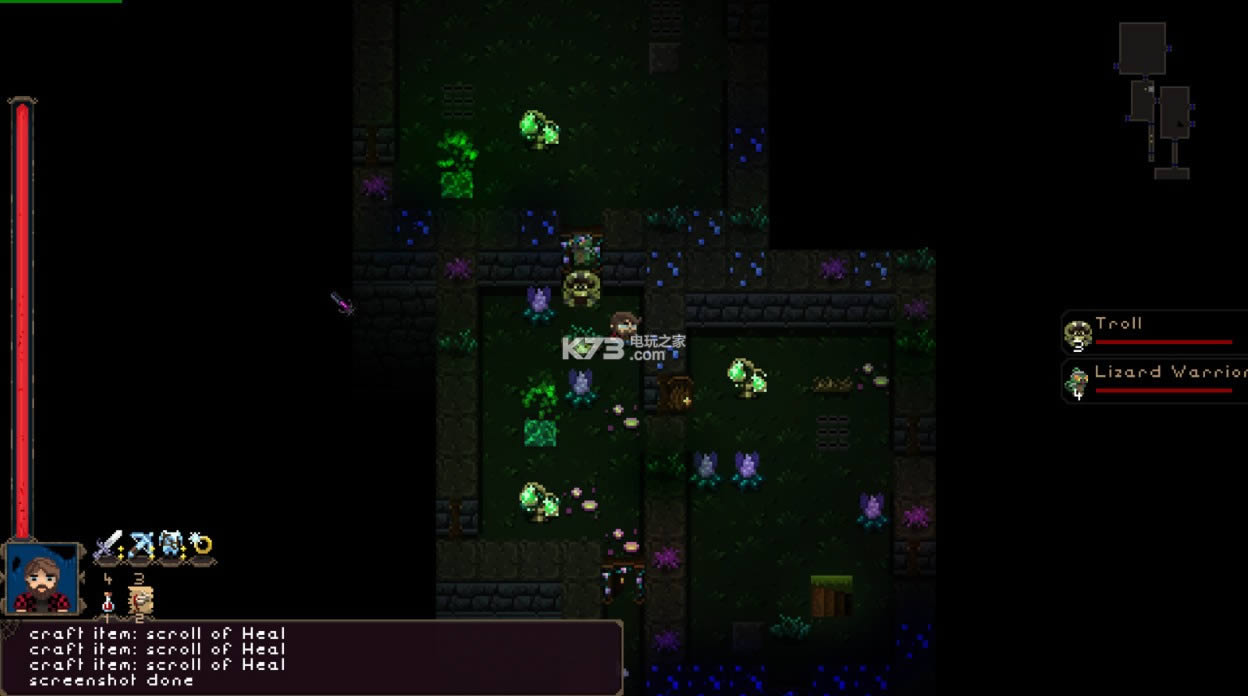Select the equipped sword slot
Image resolution: width=1248 pixels, height=696 pixels.
click(108, 546)
